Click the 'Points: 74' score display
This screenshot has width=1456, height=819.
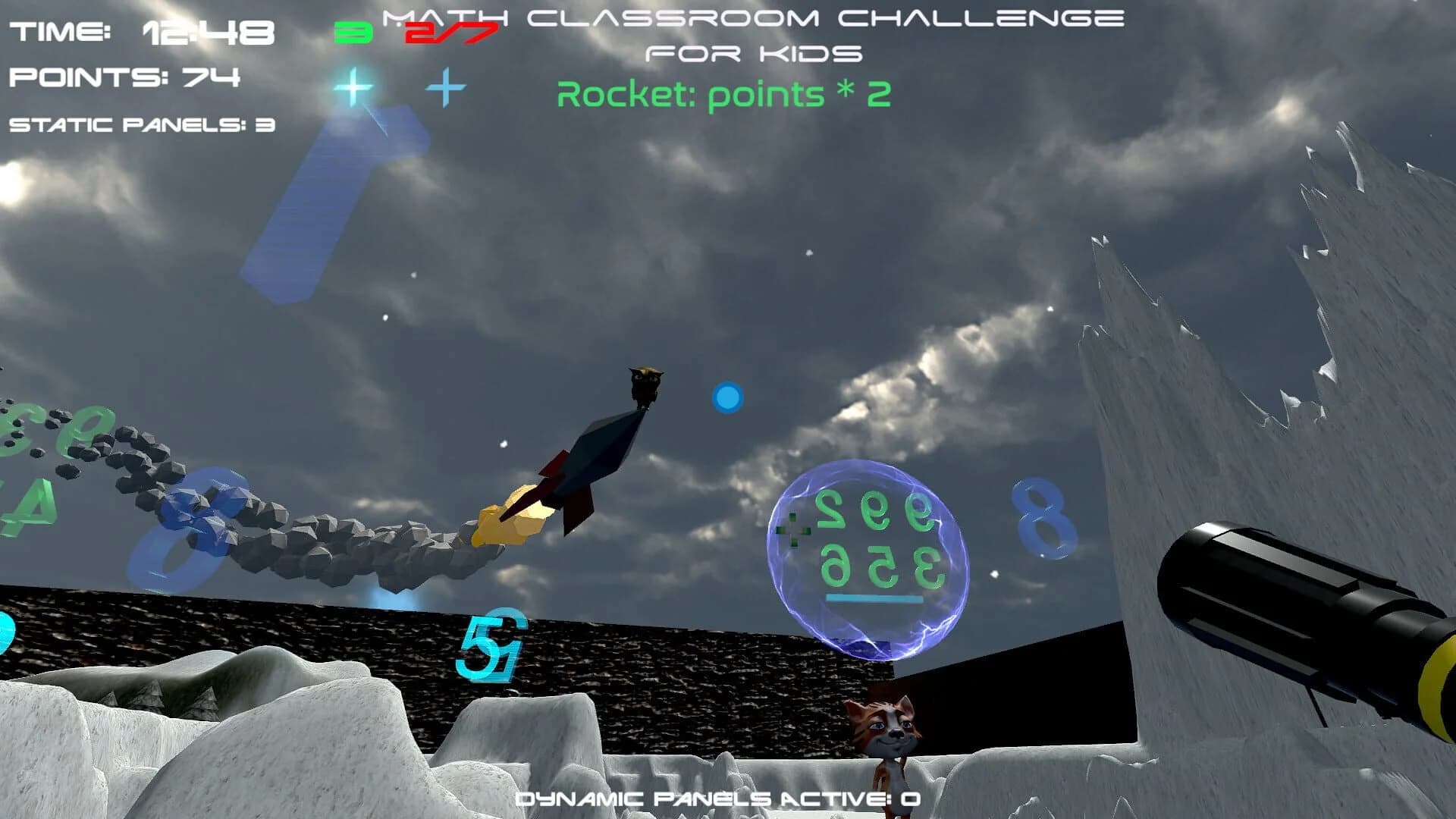click(x=124, y=76)
